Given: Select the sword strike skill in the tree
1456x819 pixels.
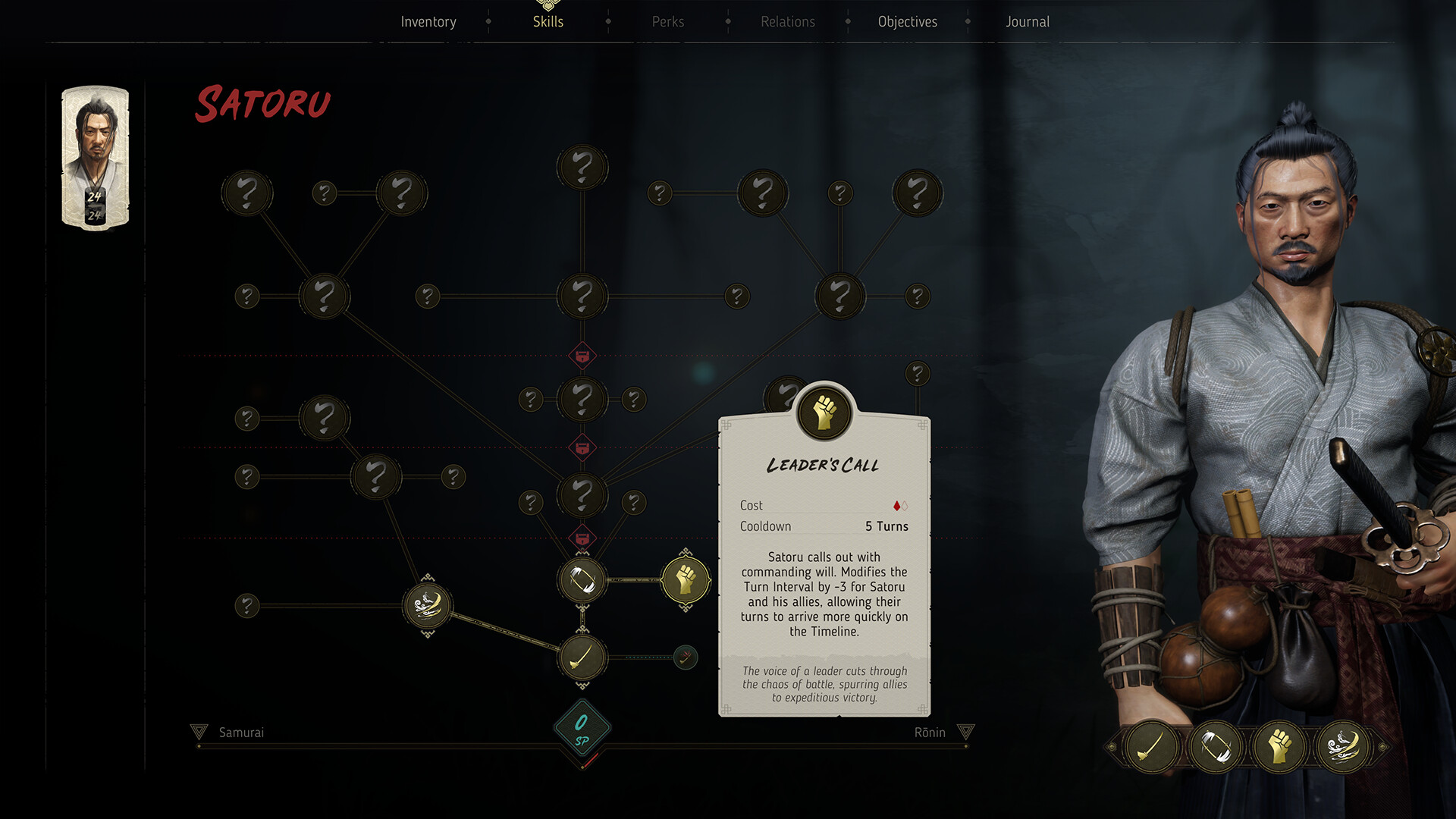Looking at the screenshot, I should [x=581, y=658].
